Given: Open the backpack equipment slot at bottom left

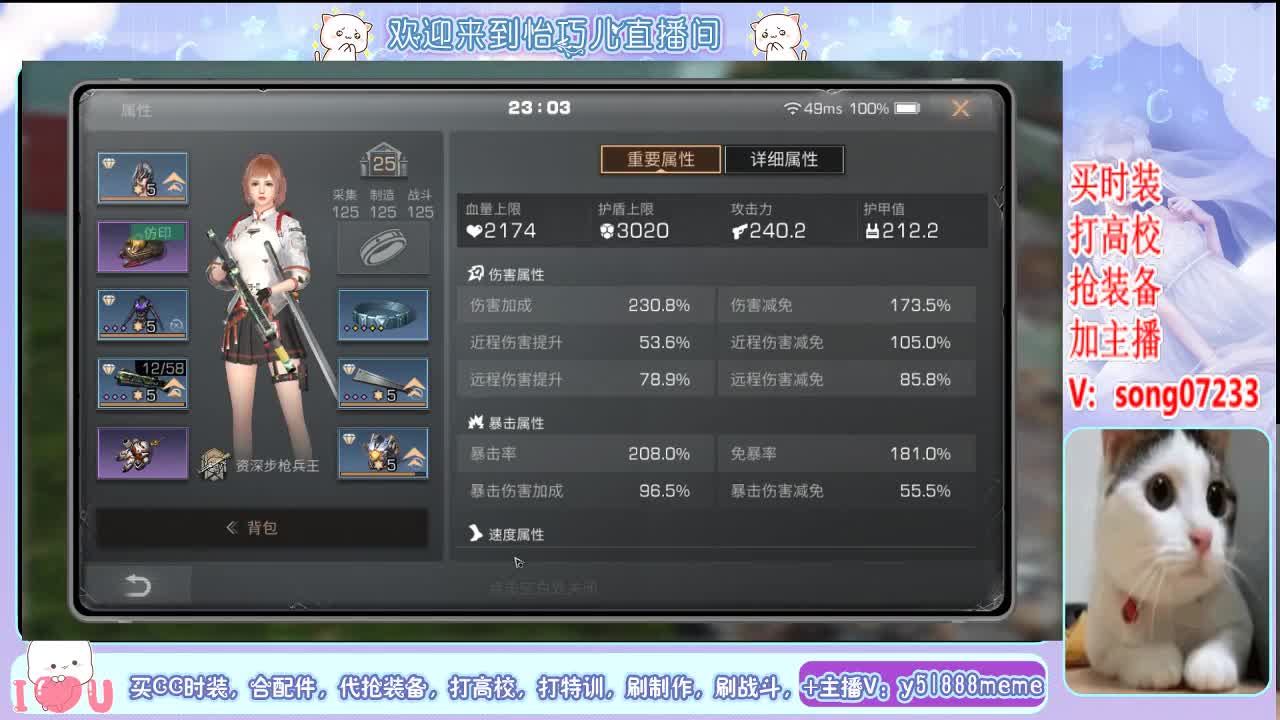Looking at the screenshot, I should click(x=142, y=451).
